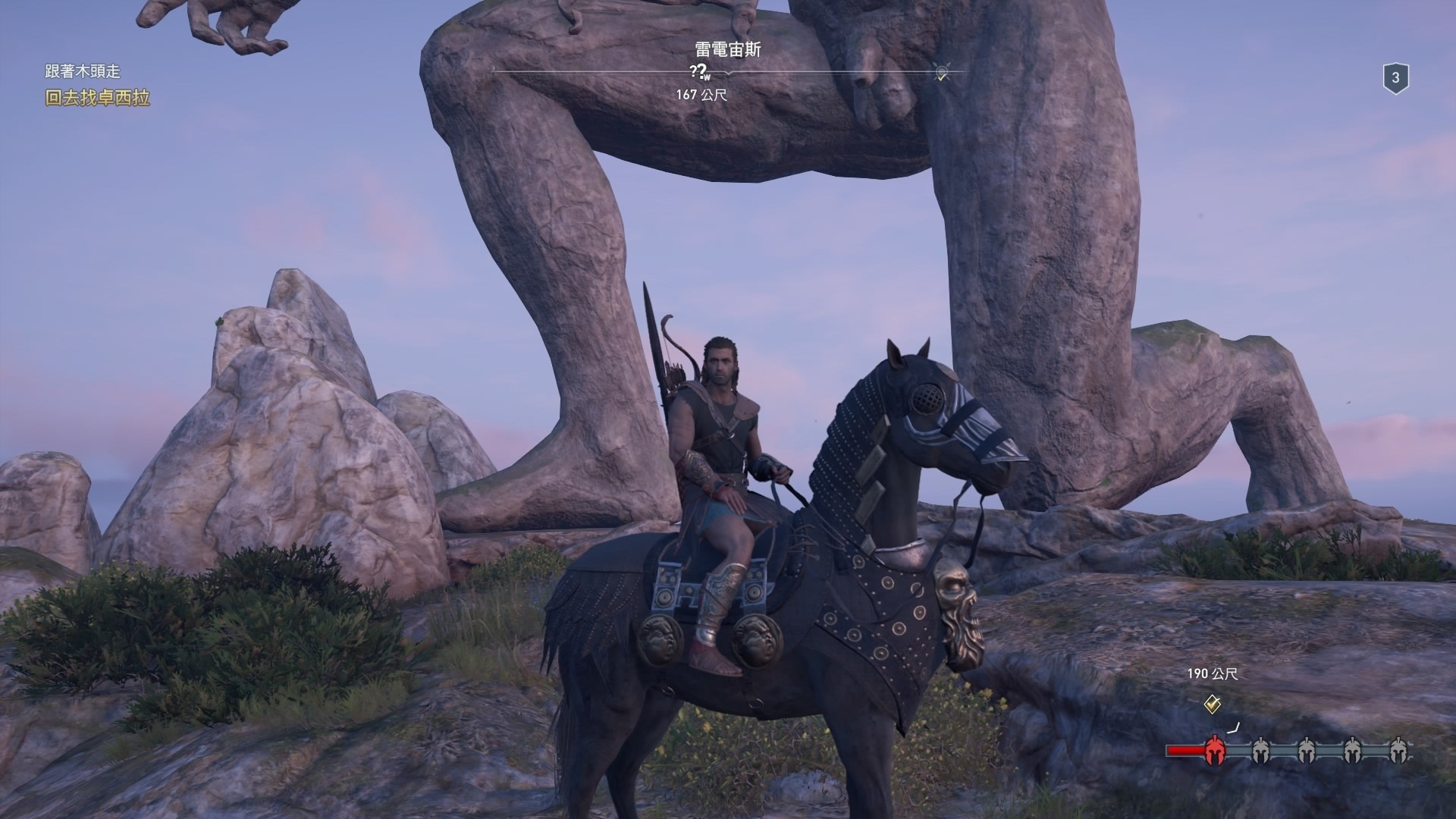The image size is (1456, 819).
Task: Click the question mark marker on the compass
Action: 697,71
